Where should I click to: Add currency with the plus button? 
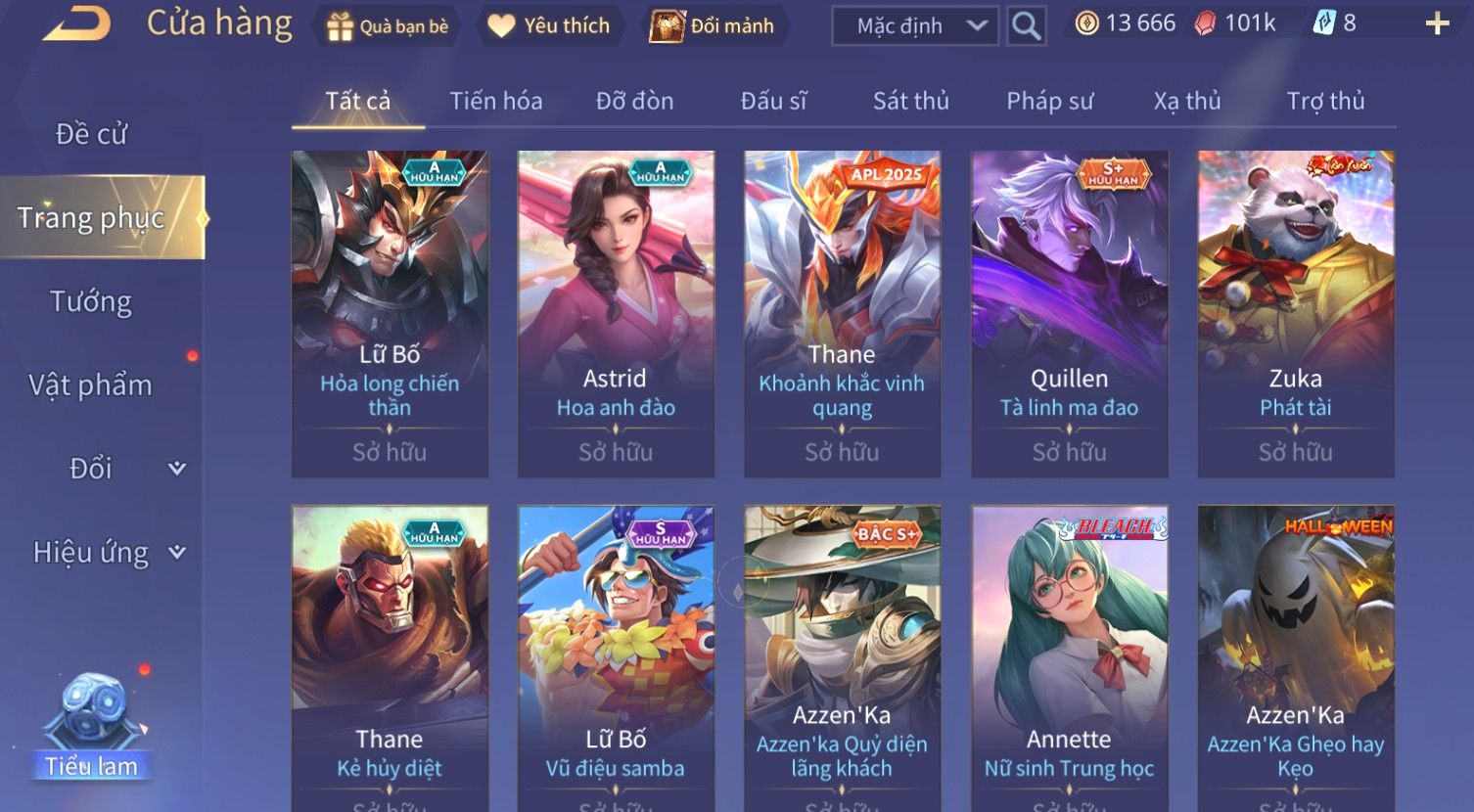(1437, 24)
